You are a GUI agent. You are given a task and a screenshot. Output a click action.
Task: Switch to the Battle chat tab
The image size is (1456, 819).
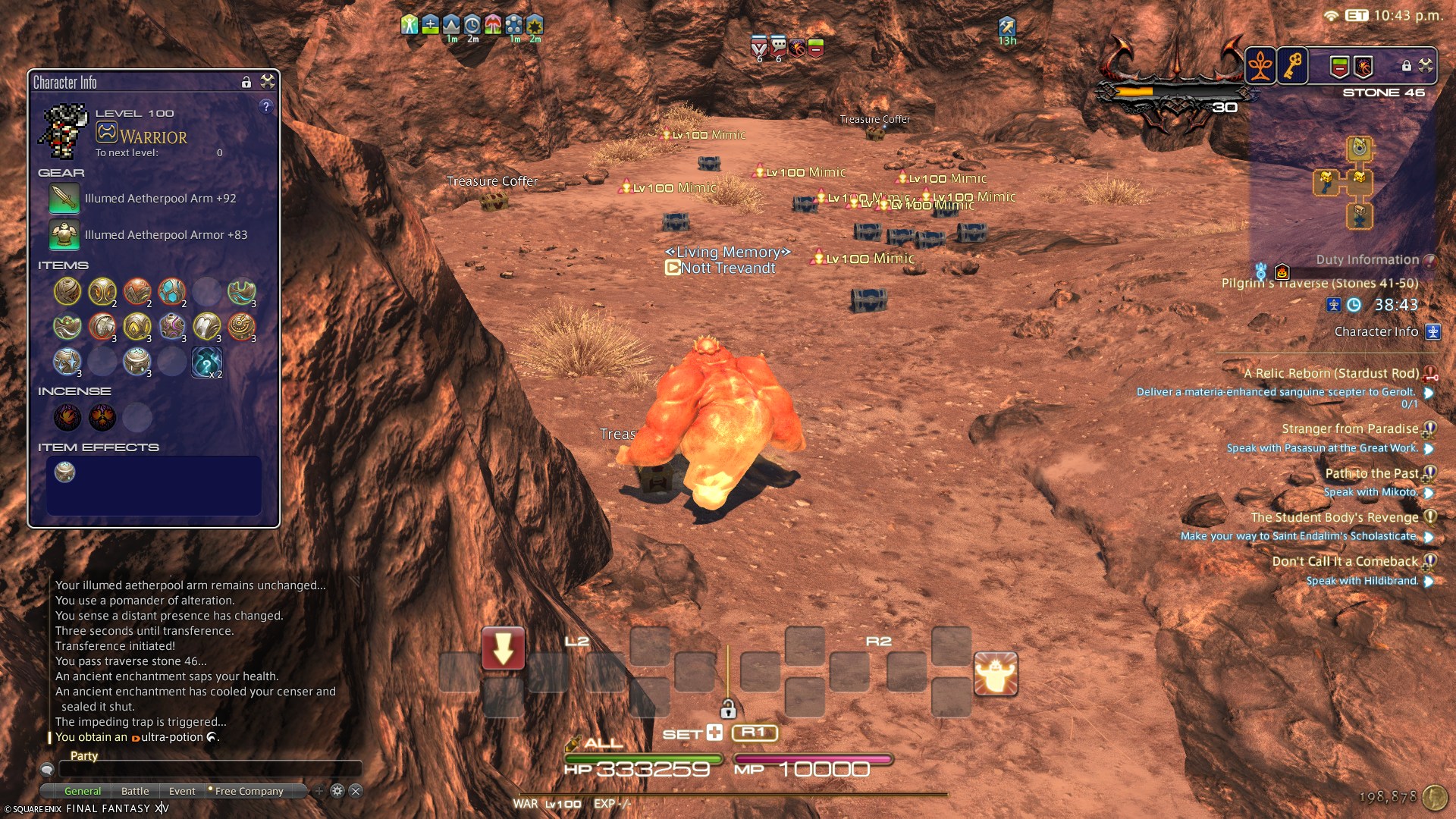click(135, 791)
